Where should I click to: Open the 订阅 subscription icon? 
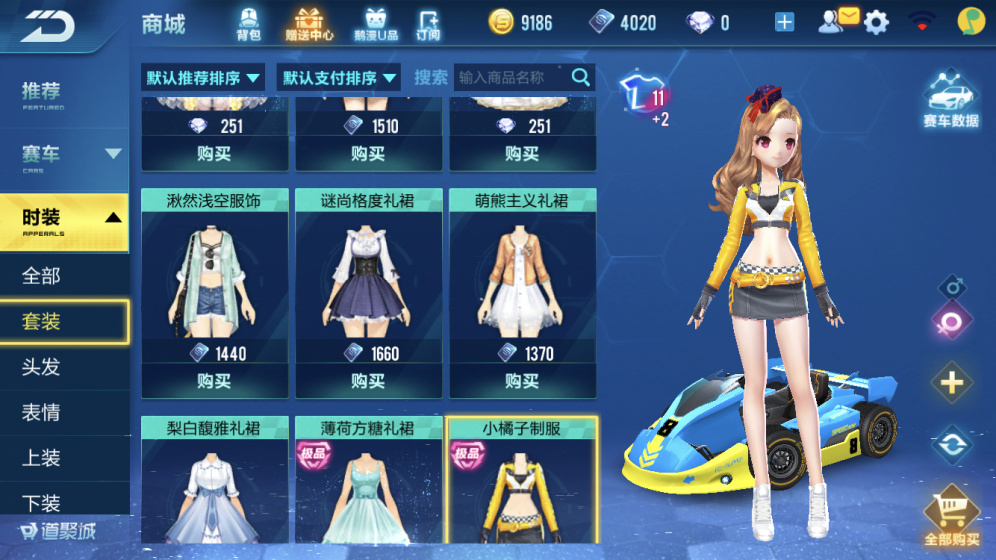point(428,23)
